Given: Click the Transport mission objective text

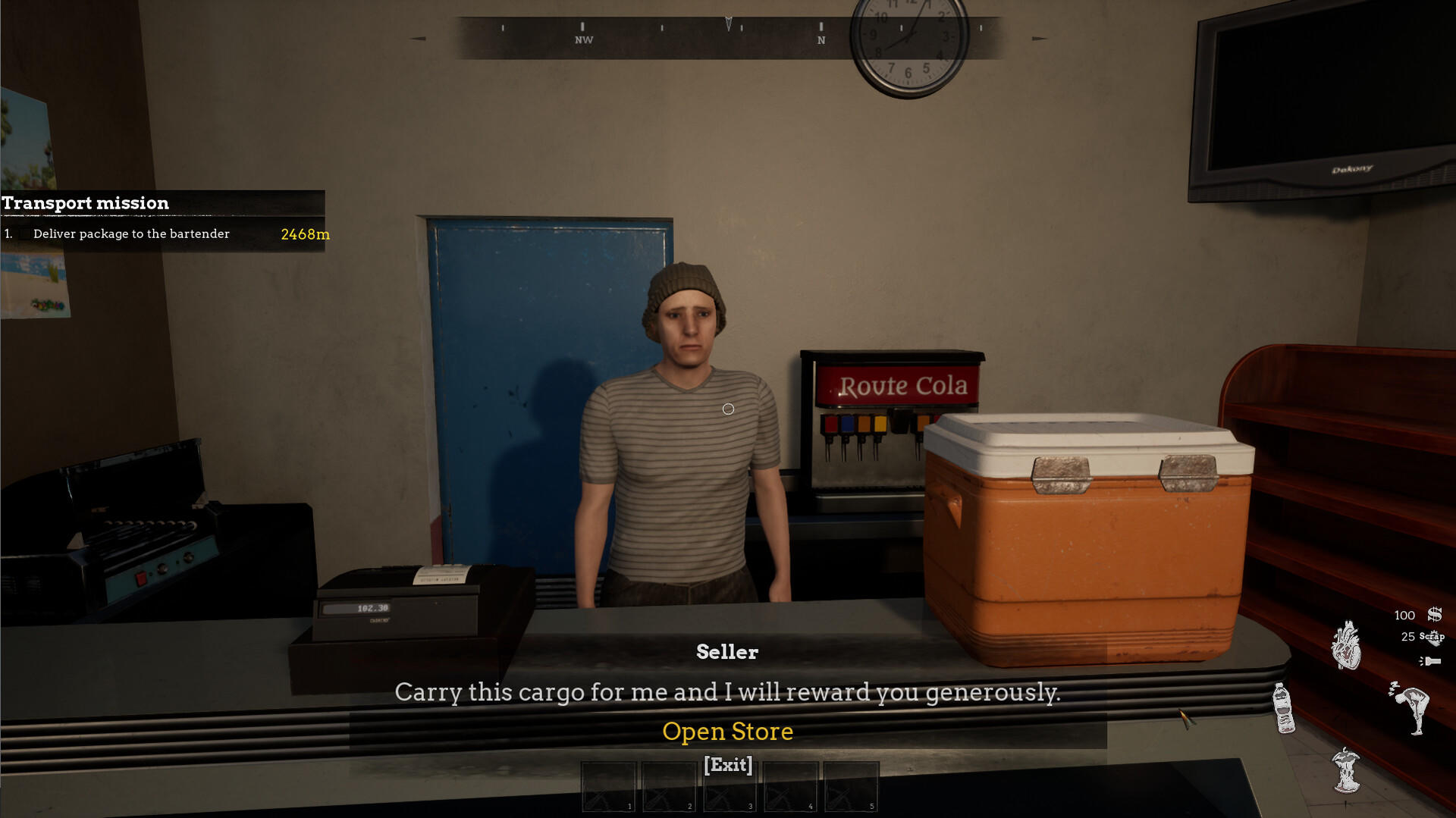Looking at the screenshot, I should pyautogui.click(x=130, y=233).
